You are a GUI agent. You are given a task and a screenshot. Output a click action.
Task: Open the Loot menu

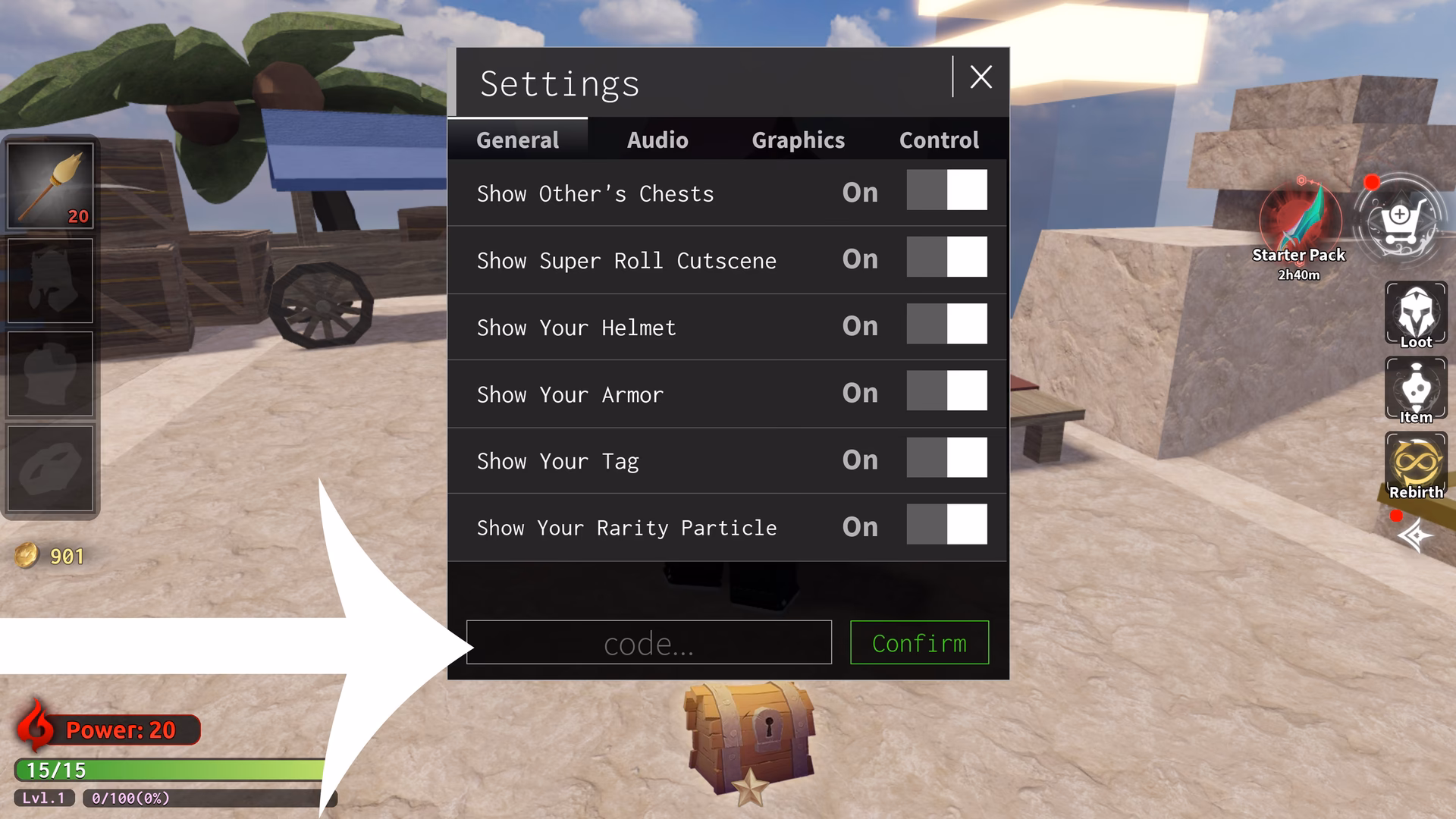click(1415, 313)
